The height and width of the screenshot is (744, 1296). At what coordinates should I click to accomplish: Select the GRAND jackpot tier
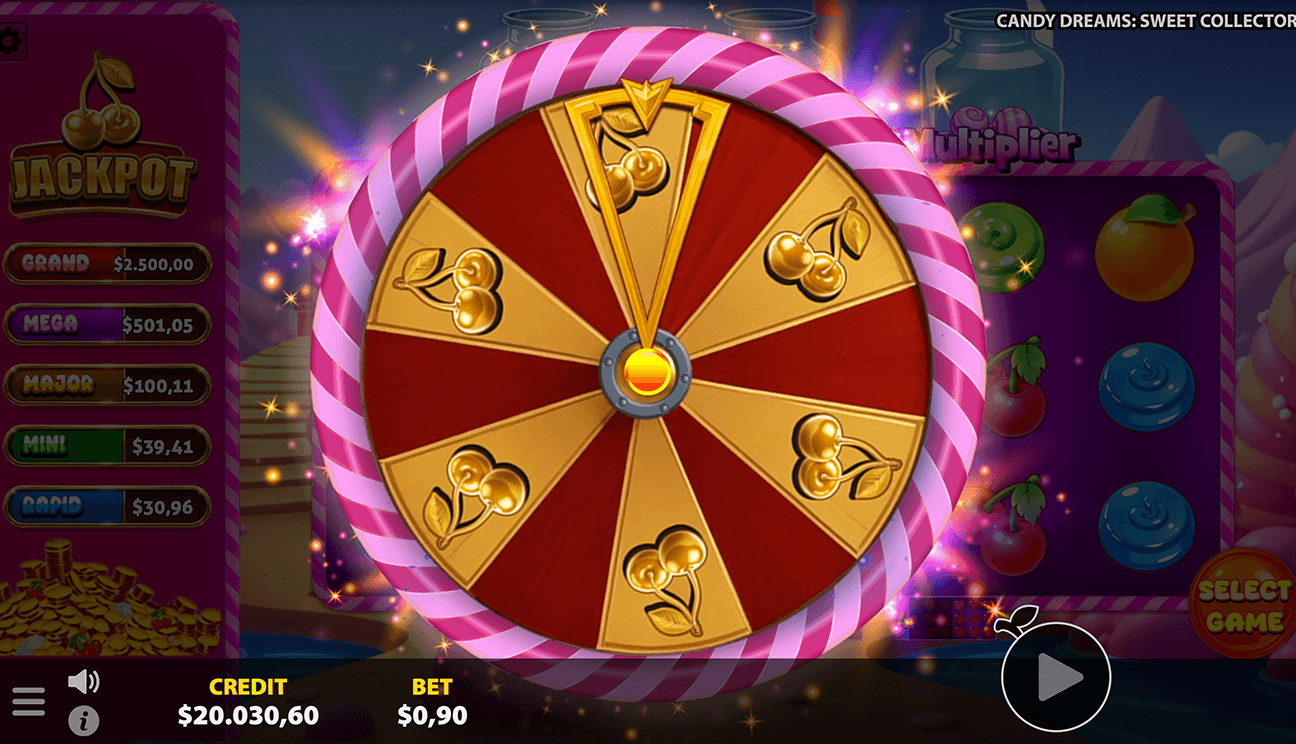point(108,264)
